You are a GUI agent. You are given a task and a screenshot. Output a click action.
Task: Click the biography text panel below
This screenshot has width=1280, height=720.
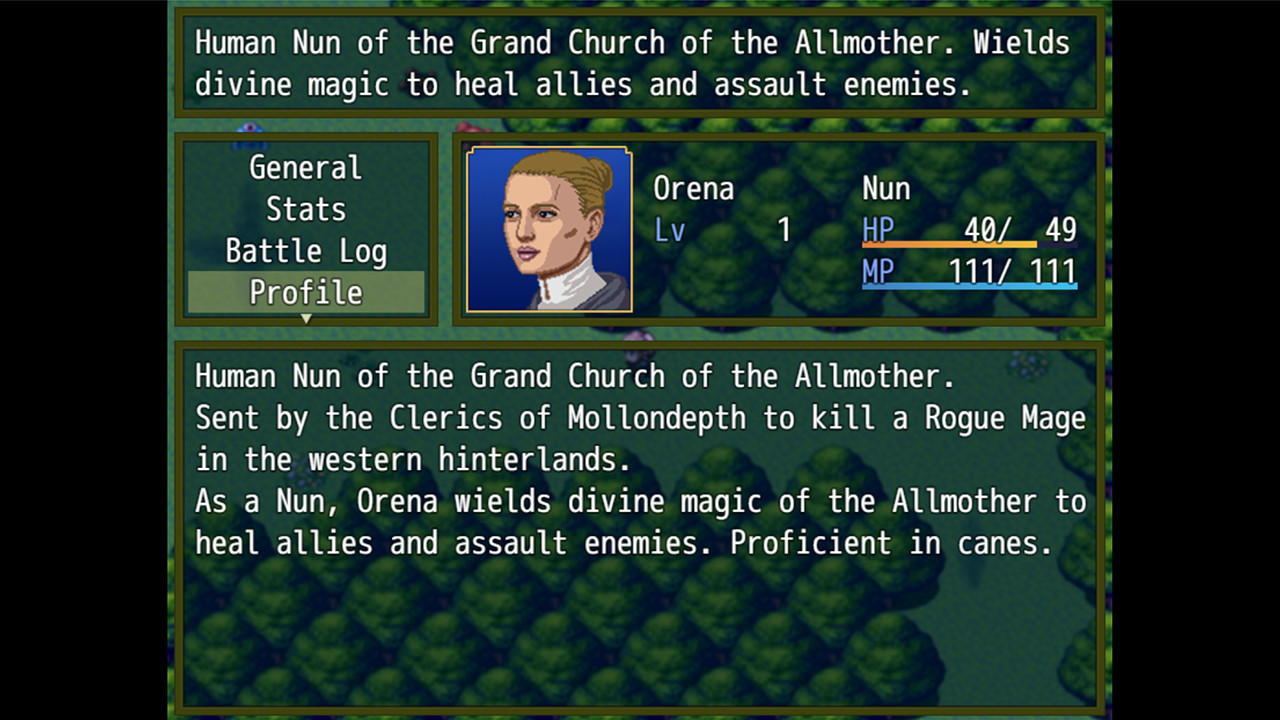[x=640, y=520]
